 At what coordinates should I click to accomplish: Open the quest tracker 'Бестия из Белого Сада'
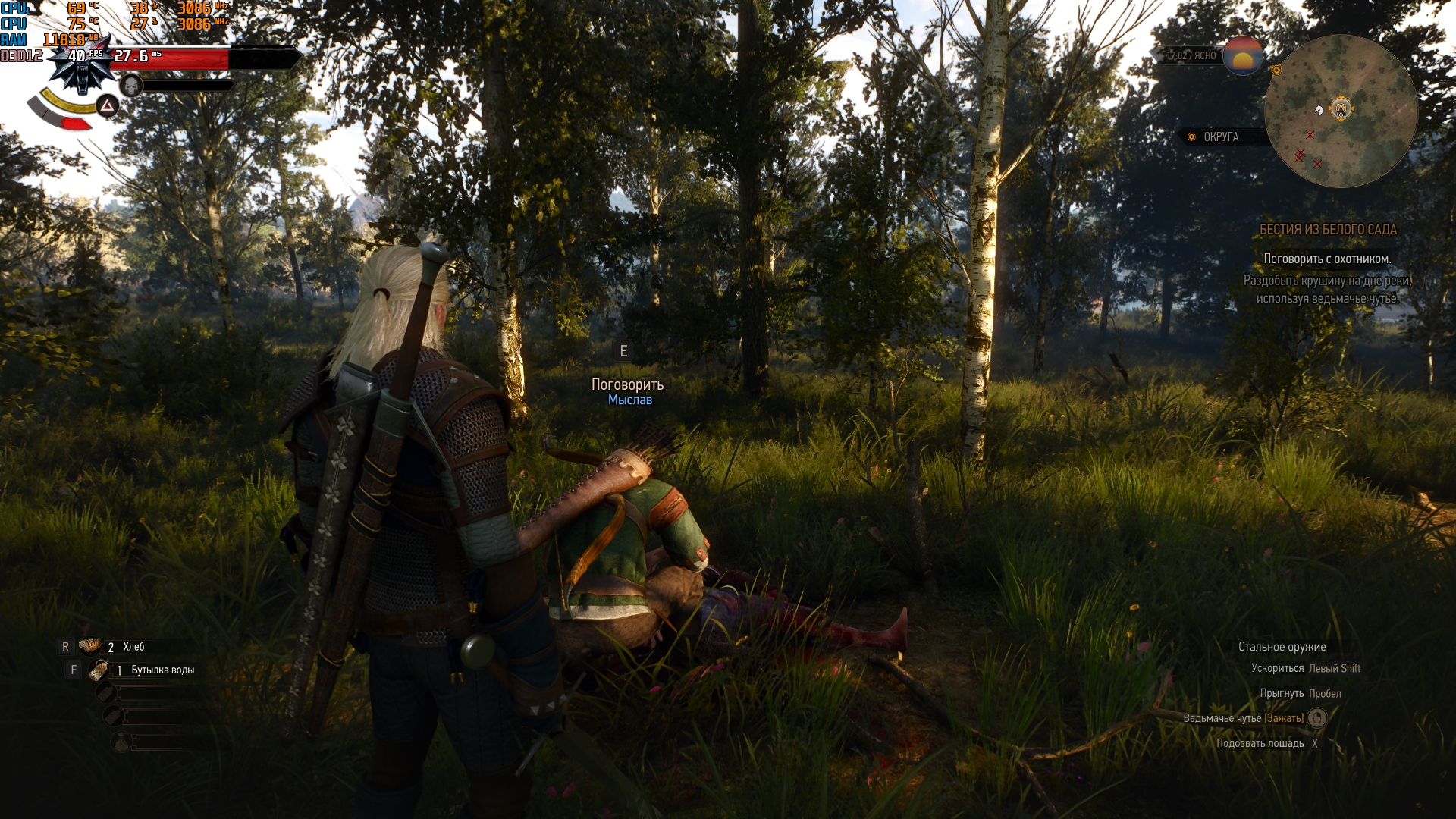(1328, 230)
